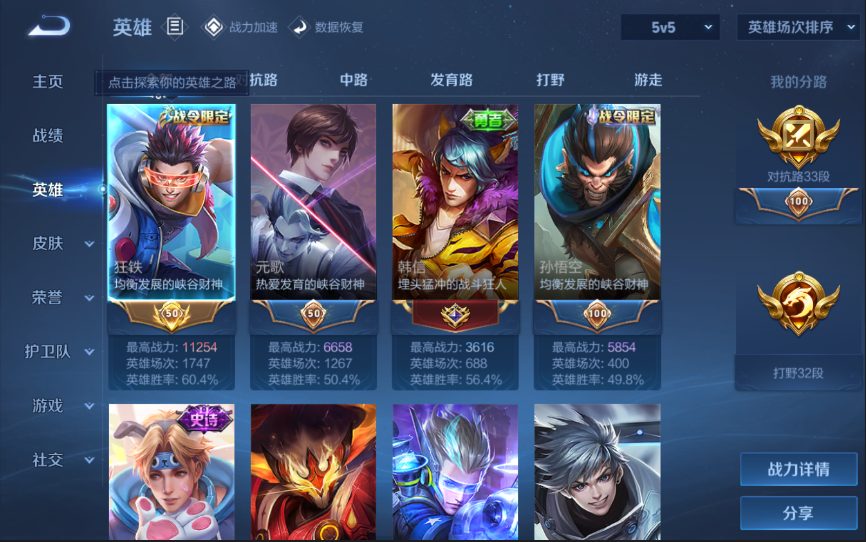Image resolution: width=866 pixels, height=542 pixels.
Task: Open the 战绩 menu entry
Action: (x=48, y=135)
